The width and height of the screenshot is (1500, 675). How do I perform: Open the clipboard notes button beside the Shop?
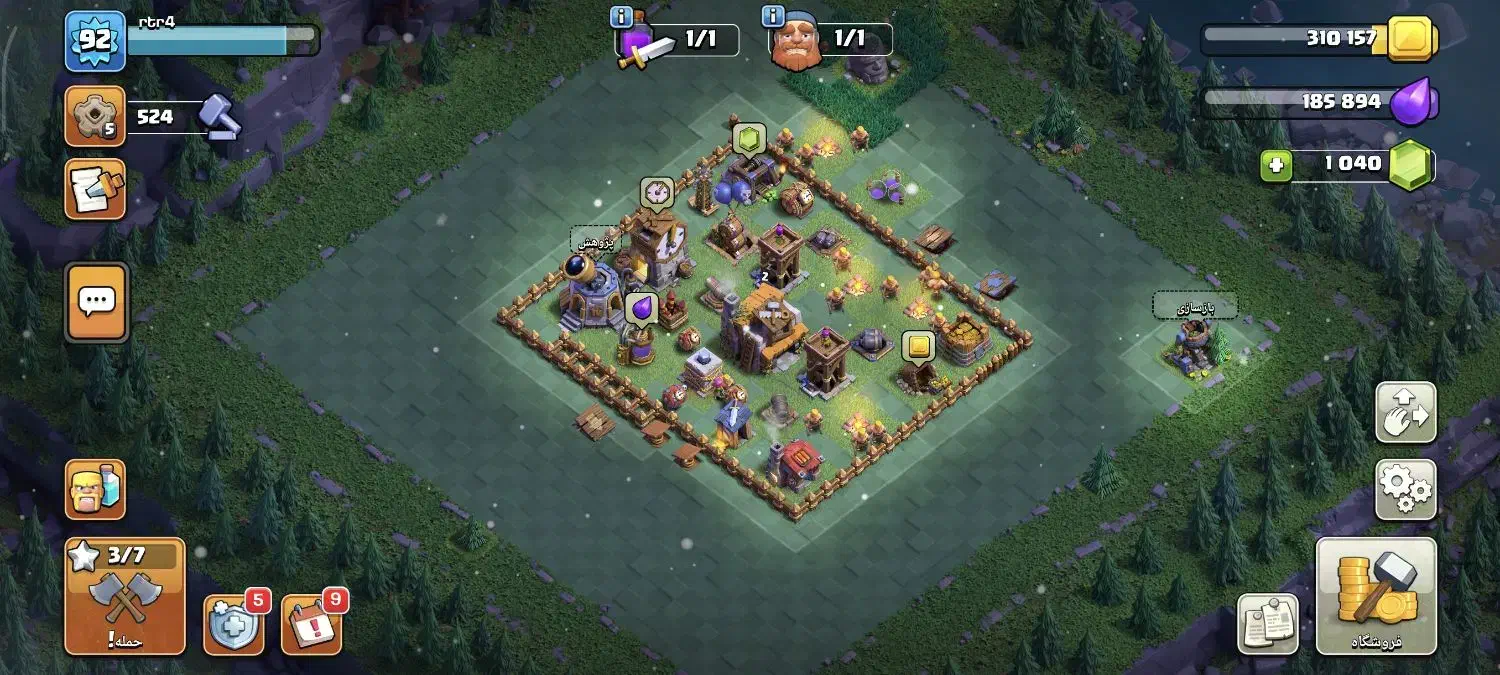[x=1267, y=624]
